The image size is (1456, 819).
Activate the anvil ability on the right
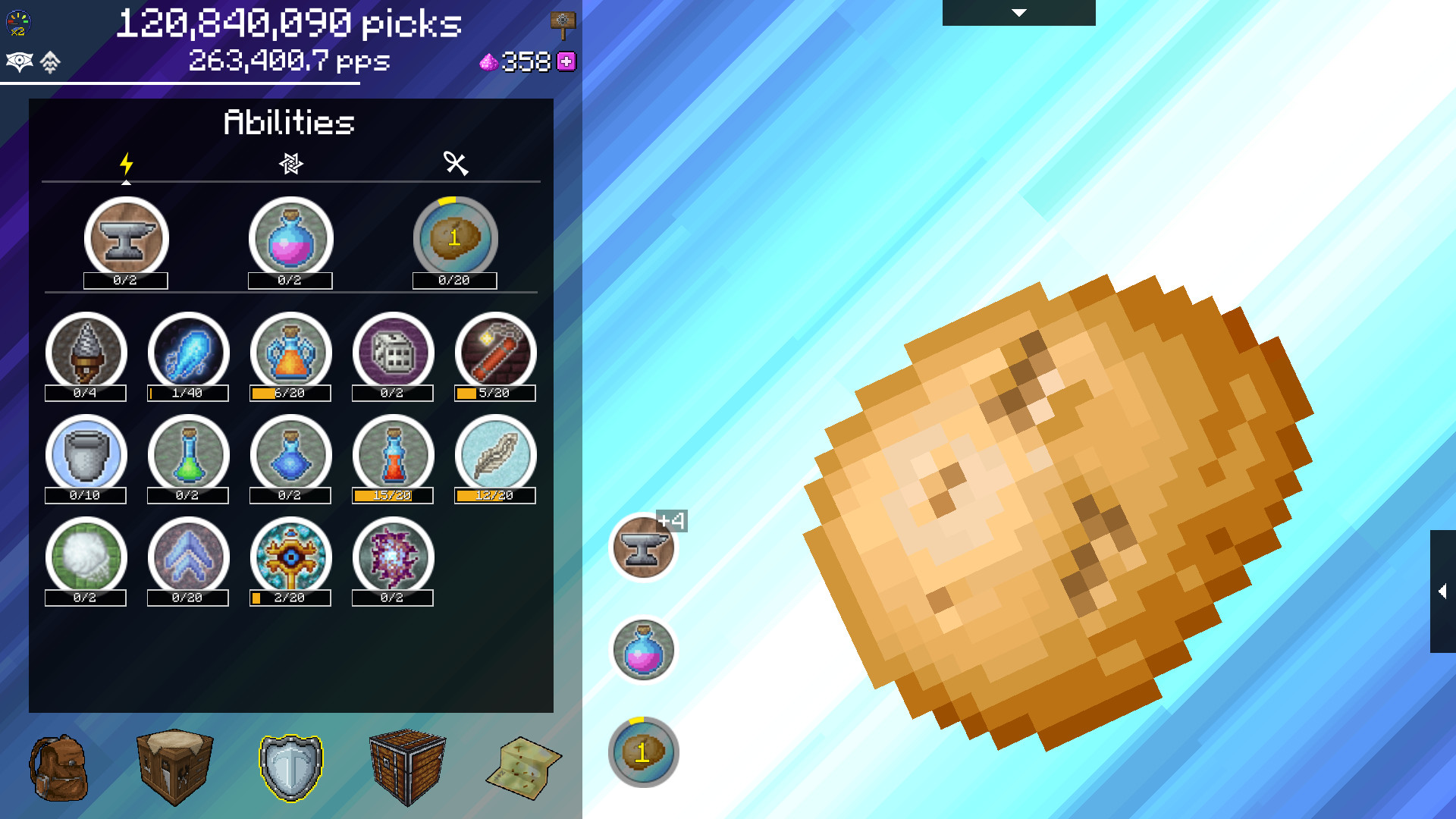tap(643, 548)
